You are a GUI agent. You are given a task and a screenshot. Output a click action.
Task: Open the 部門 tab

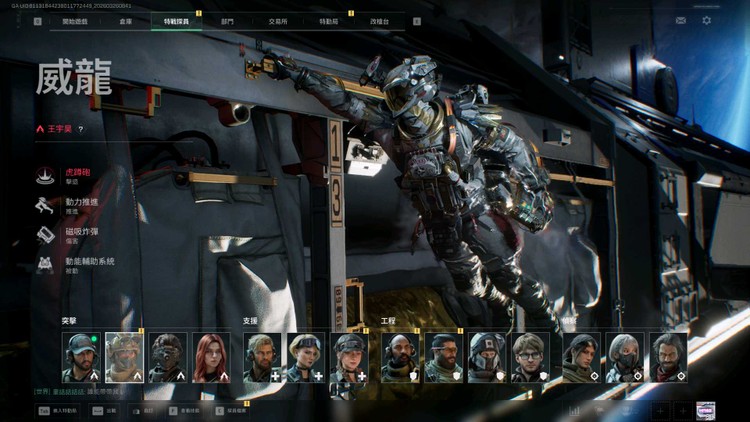(x=228, y=20)
